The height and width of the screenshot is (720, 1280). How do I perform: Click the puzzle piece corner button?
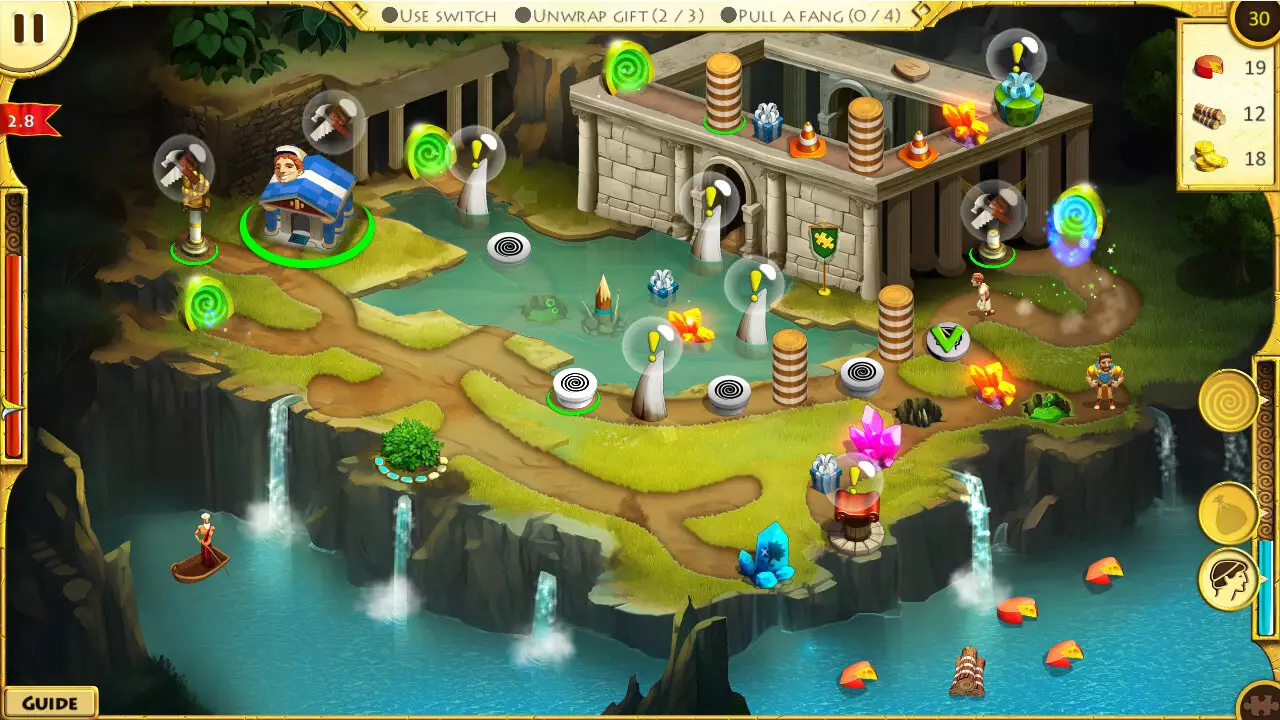pyautogui.click(x=1262, y=703)
